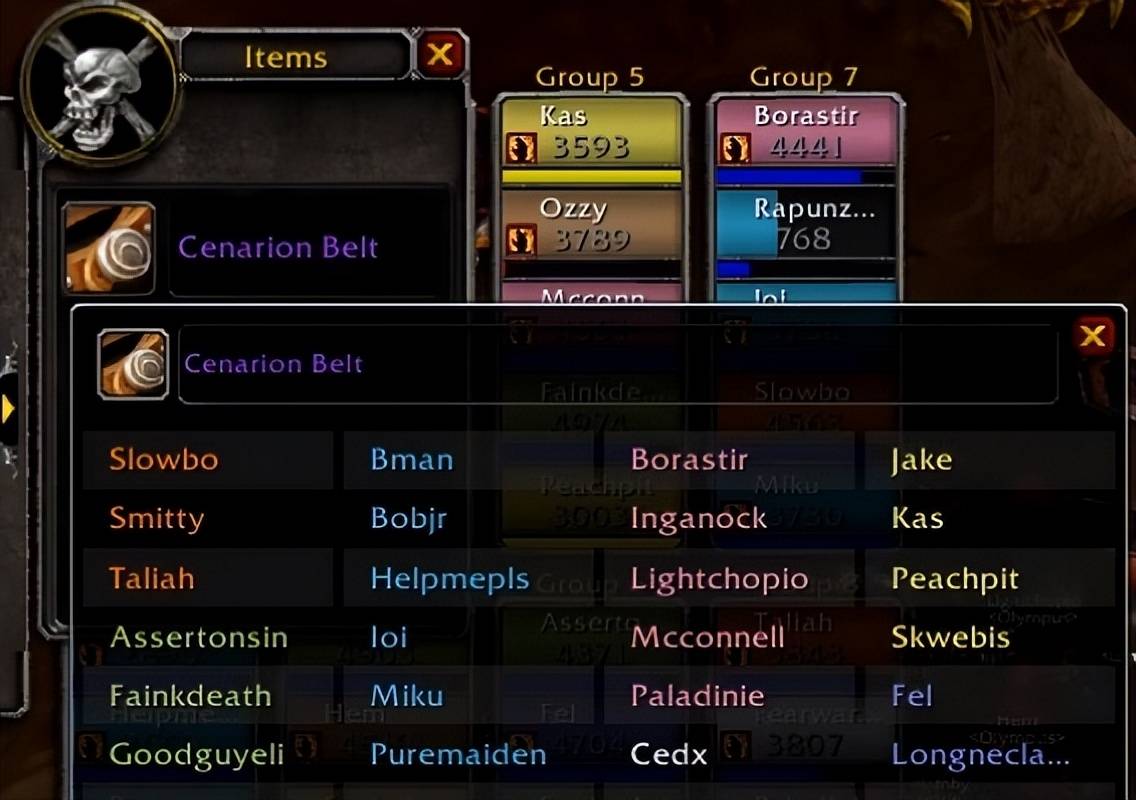Viewport: 1136px width, 800px height.
Task: Select Puremaiden in the player list
Action: (x=458, y=755)
